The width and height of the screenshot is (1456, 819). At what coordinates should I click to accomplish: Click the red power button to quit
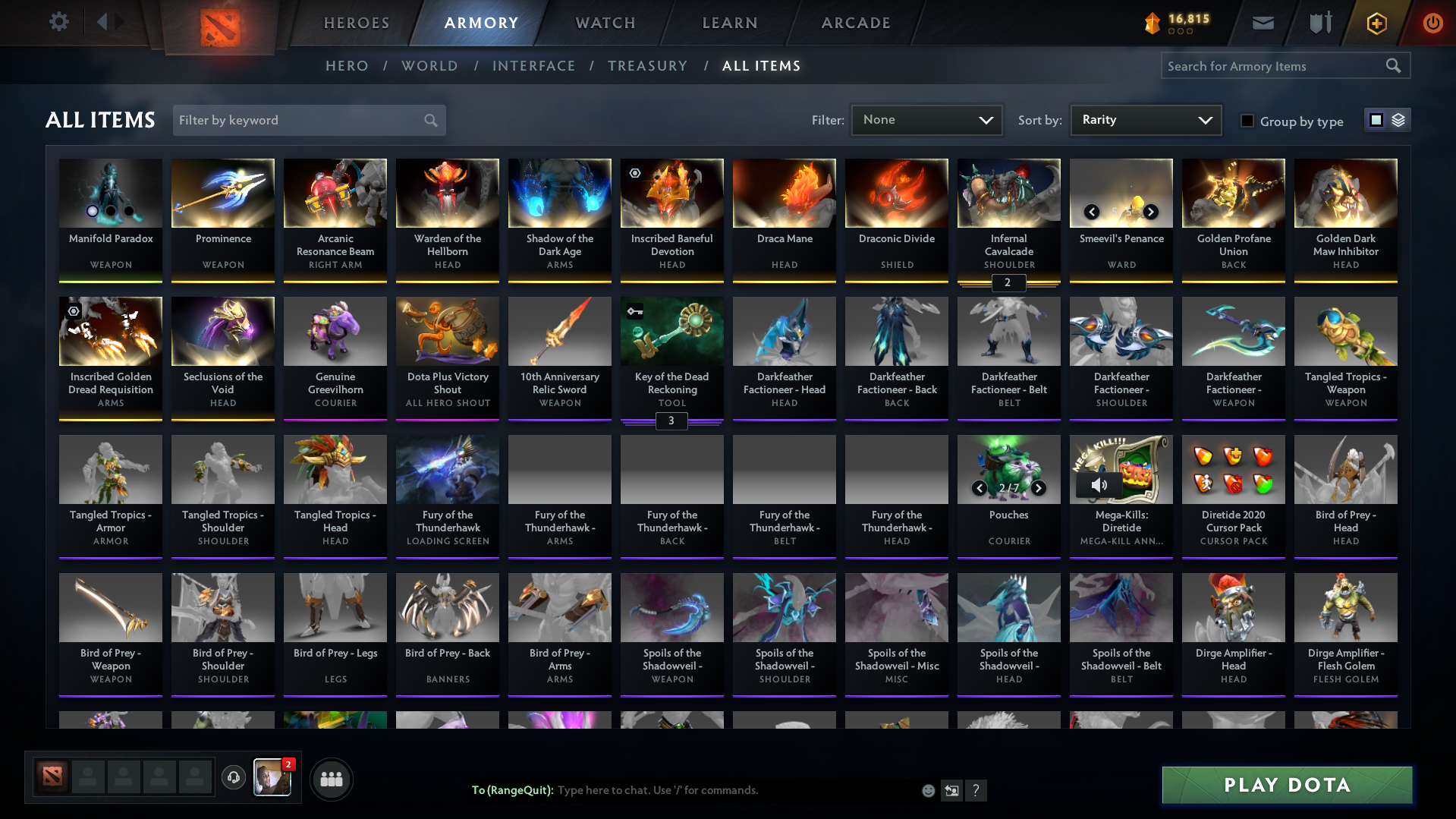(1432, 23)
